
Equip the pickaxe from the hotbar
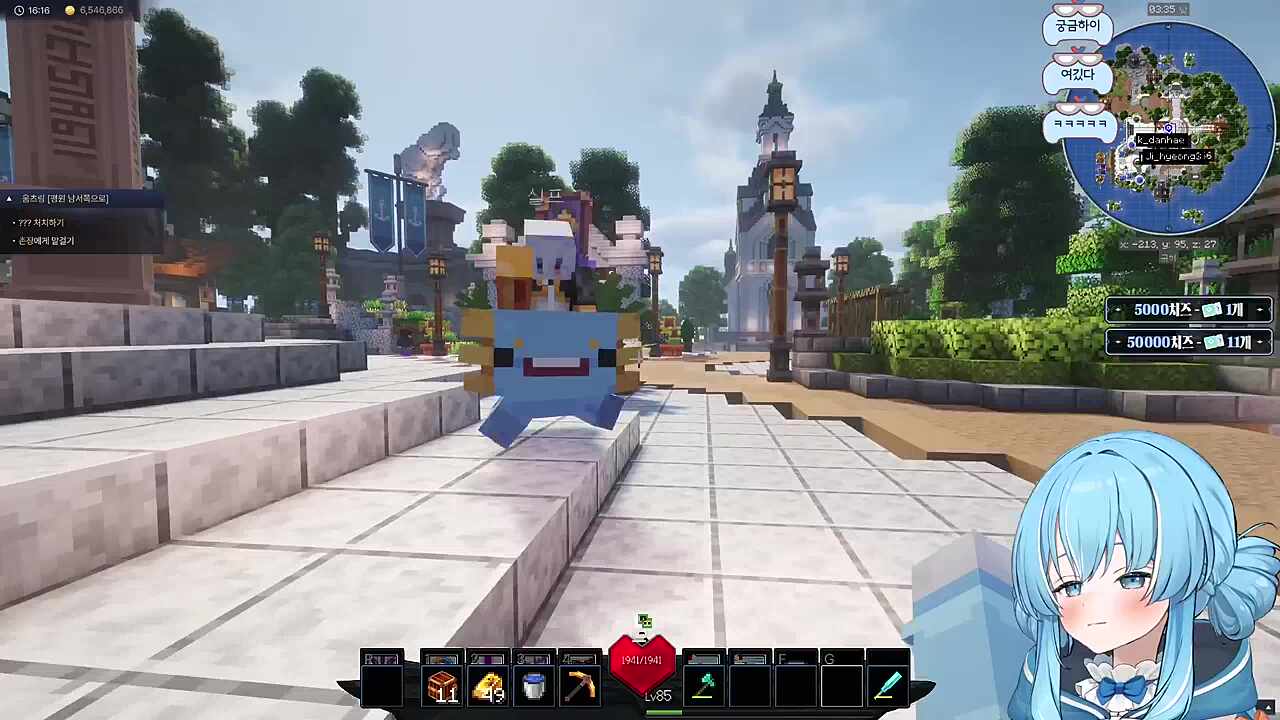[580, 686]
